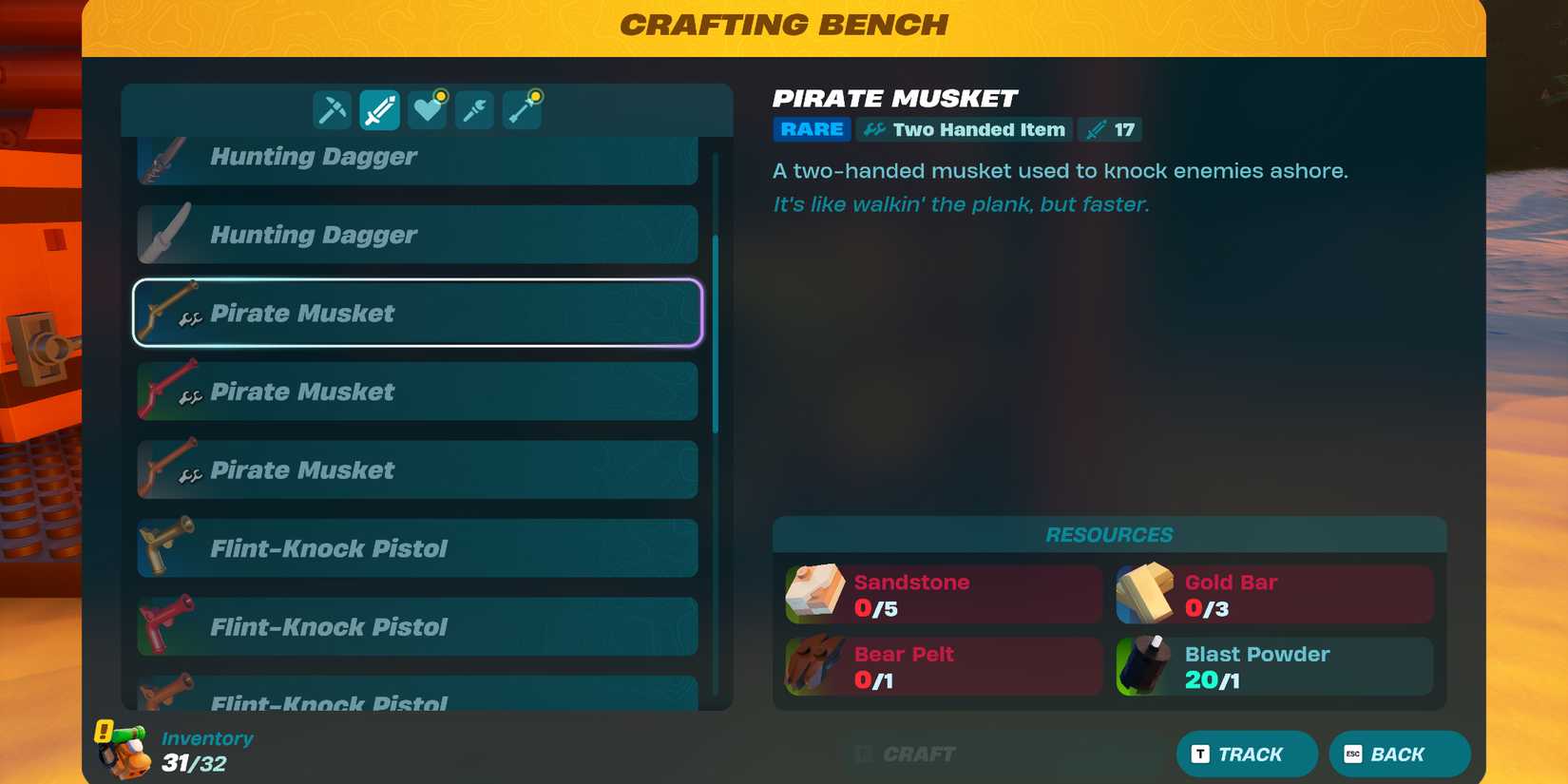This screenshot has width=1568, height=784.
Task: Select the wrench utility filter icon
Action: click(474, 109)
